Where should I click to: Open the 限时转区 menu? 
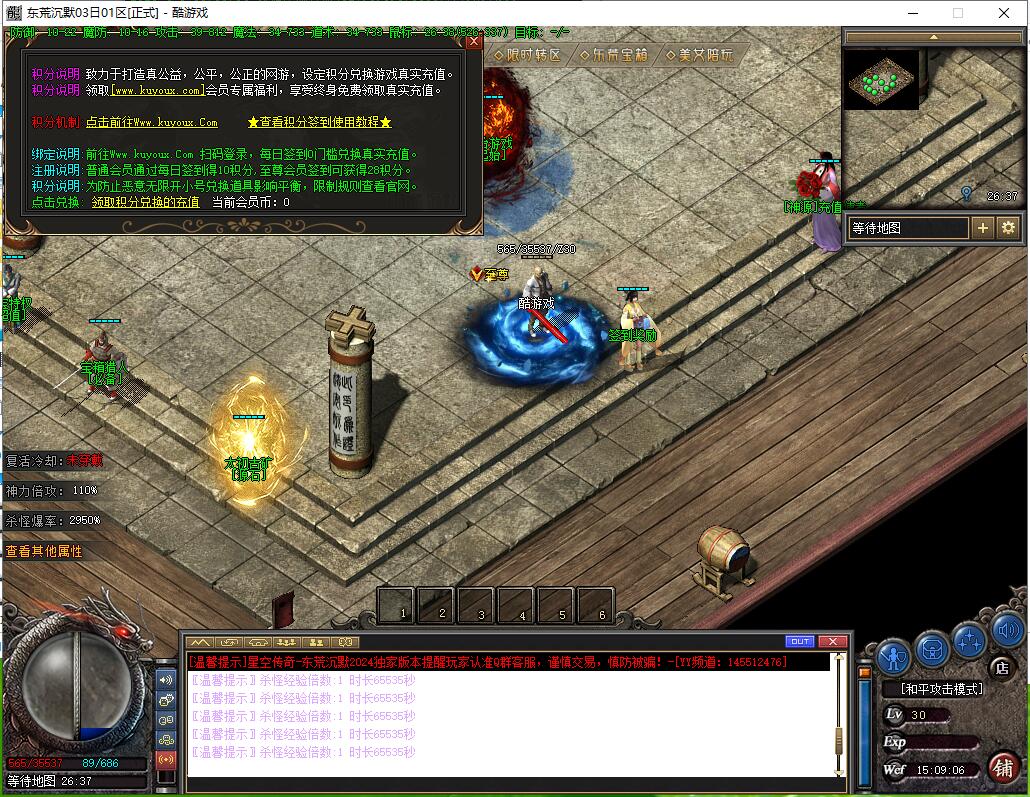click(x=527, y=55)
